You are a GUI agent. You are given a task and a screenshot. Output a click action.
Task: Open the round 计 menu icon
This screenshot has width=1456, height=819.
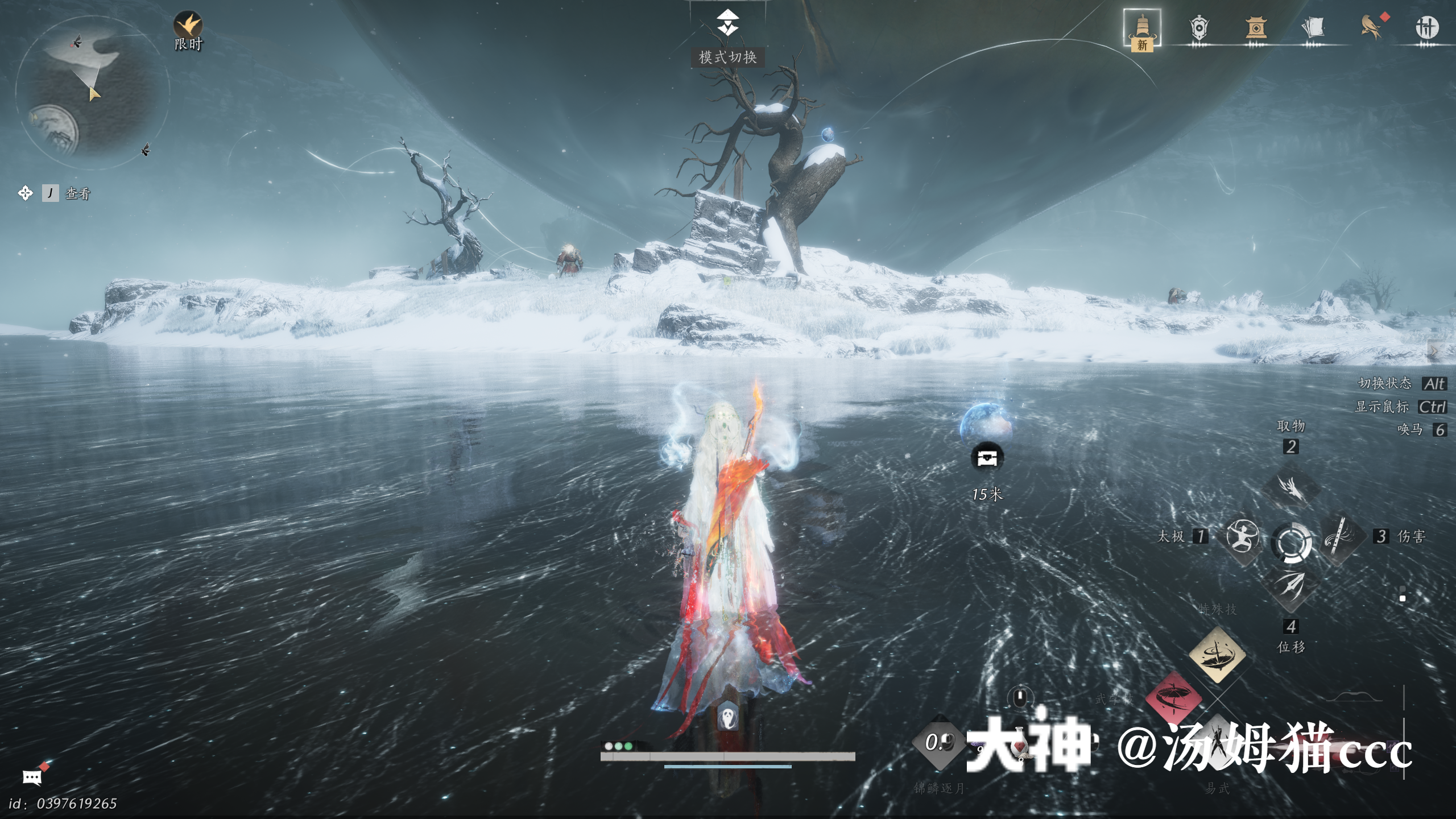pyautogui.click(x=1426, y=27)
